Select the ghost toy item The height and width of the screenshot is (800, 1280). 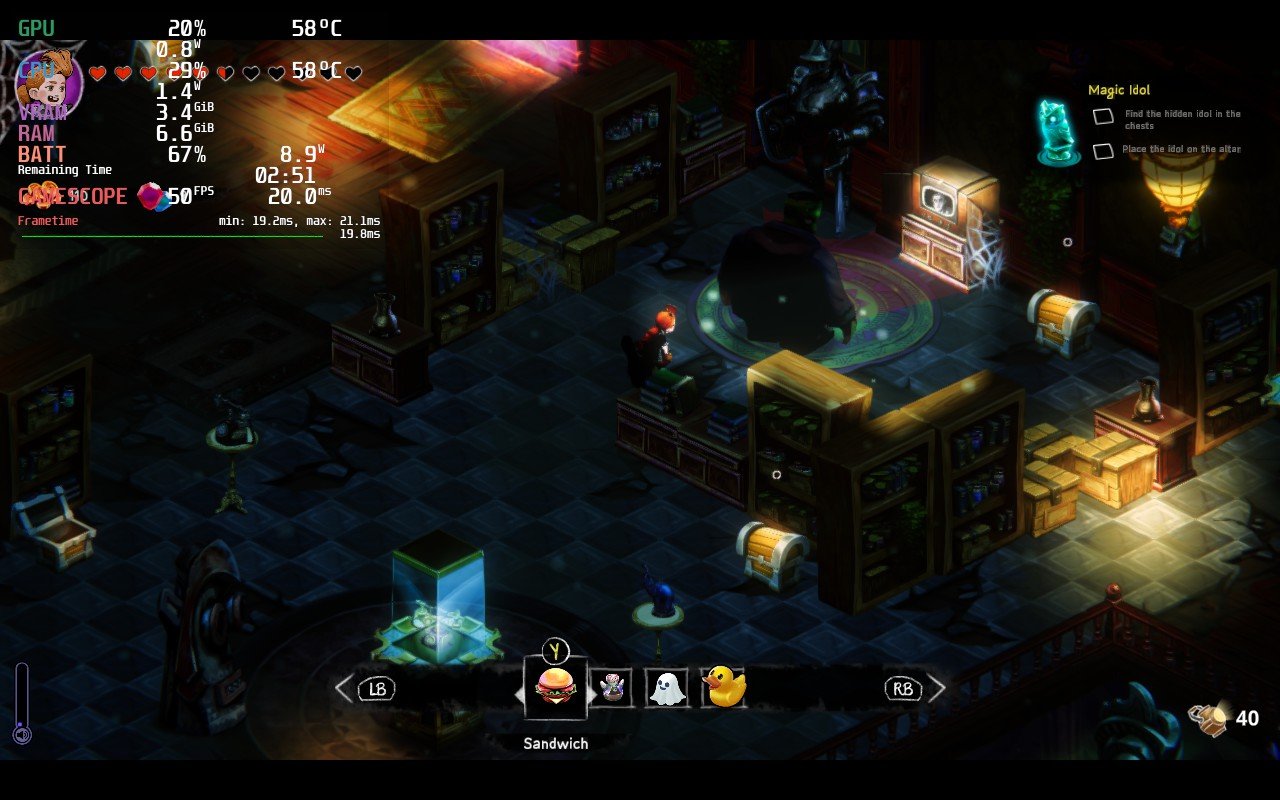[x=667, y=687]
